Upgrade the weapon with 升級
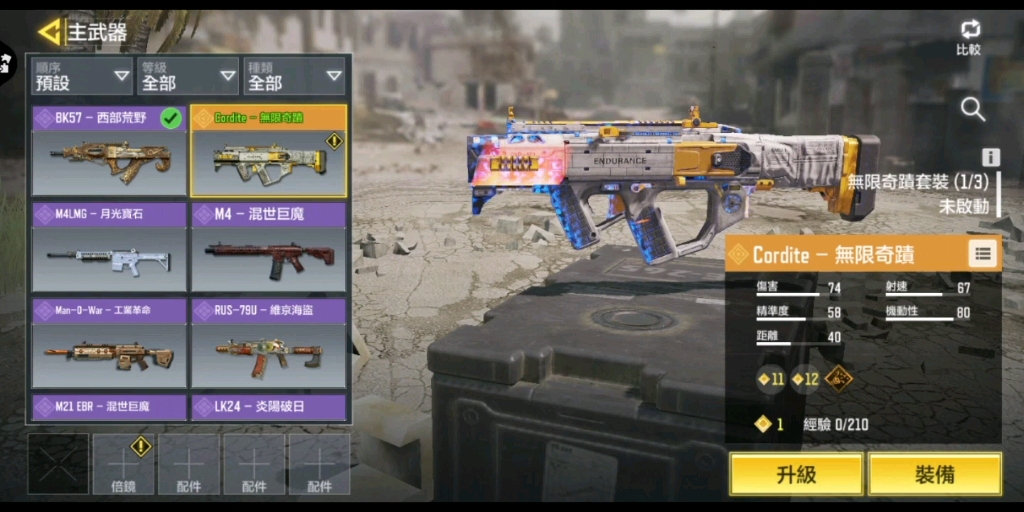This screenshot has height=512, width=1024. pyautogui.click(x=795, y=474)
